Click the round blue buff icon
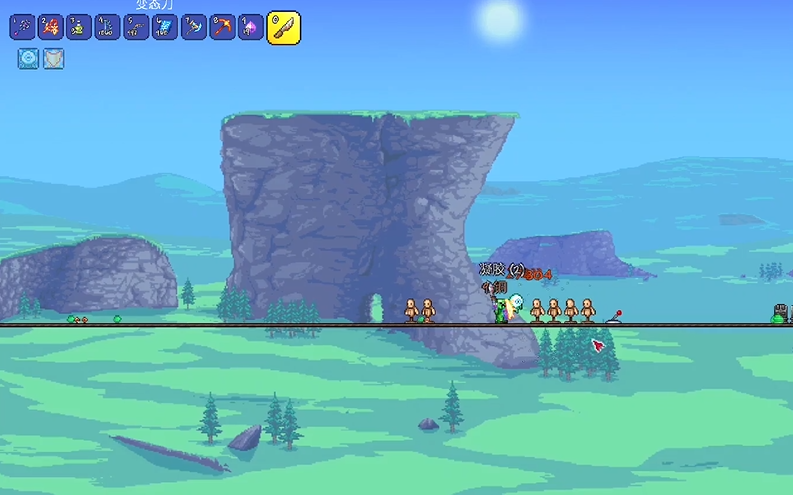Image resolution: width=793 pixels, height=495 pixels. [28, 59]
